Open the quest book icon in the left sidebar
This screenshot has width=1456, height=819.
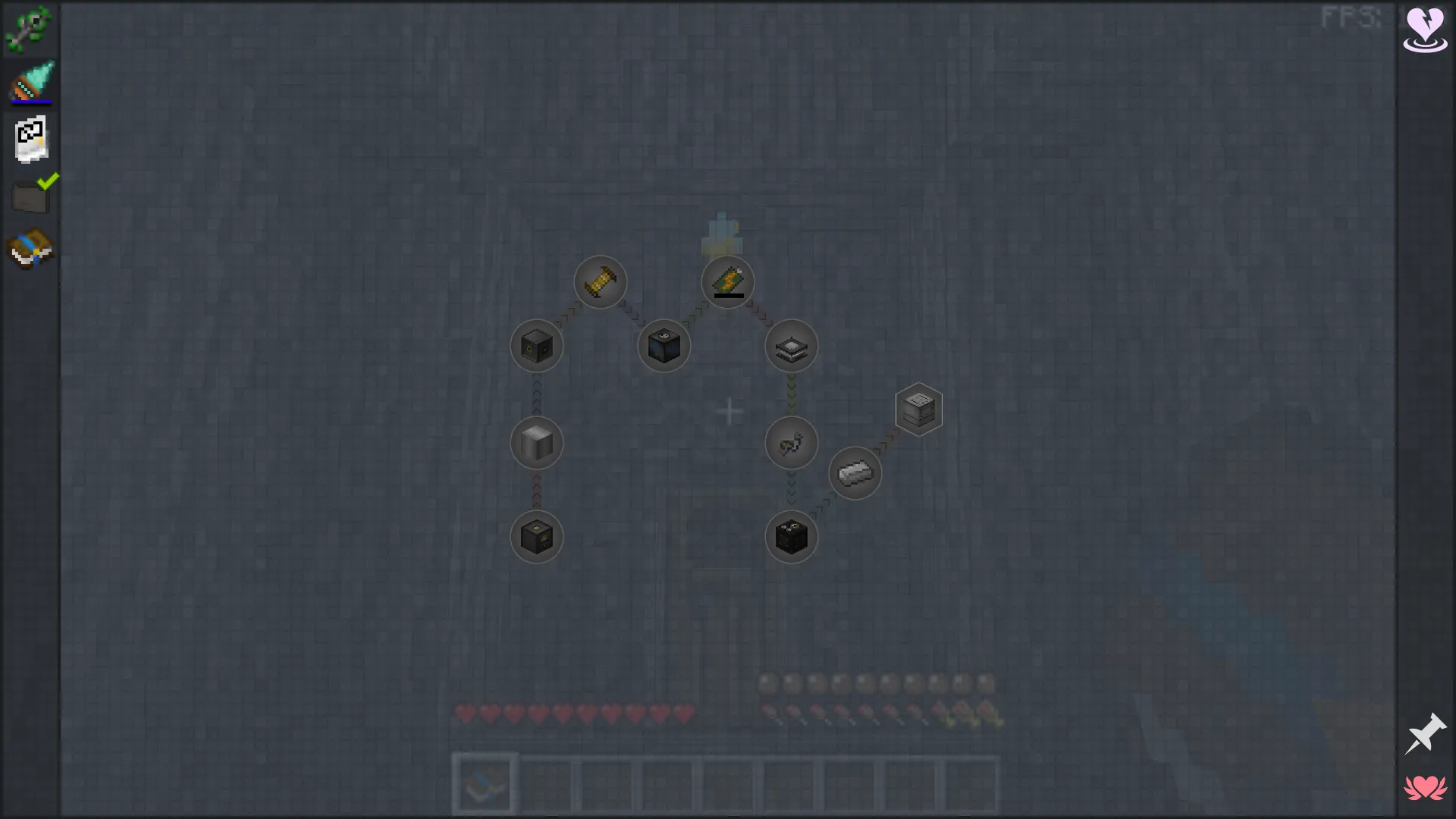click(30, 248)
